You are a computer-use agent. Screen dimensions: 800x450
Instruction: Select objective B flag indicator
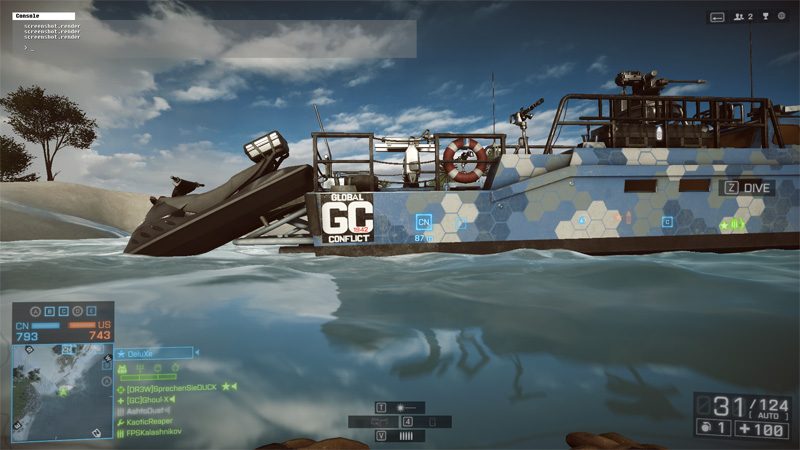[x=48, y=311]
